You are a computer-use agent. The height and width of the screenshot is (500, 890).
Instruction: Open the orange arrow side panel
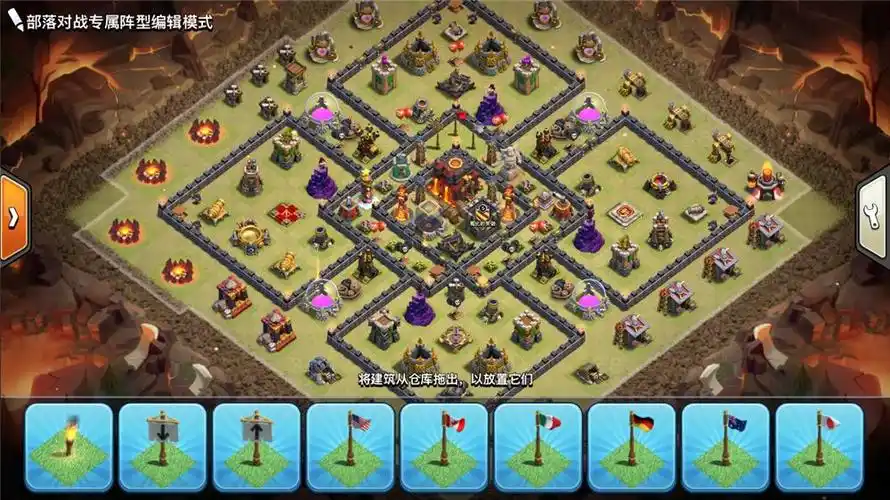point(14,219)
